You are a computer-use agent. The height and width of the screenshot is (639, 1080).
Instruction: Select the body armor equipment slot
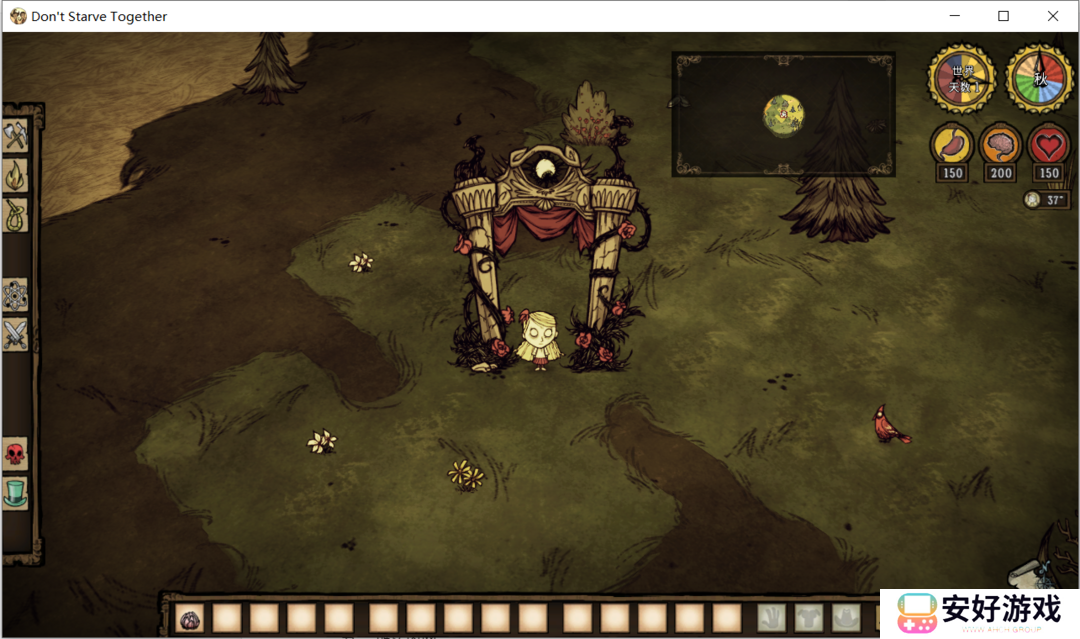point(807,618)
